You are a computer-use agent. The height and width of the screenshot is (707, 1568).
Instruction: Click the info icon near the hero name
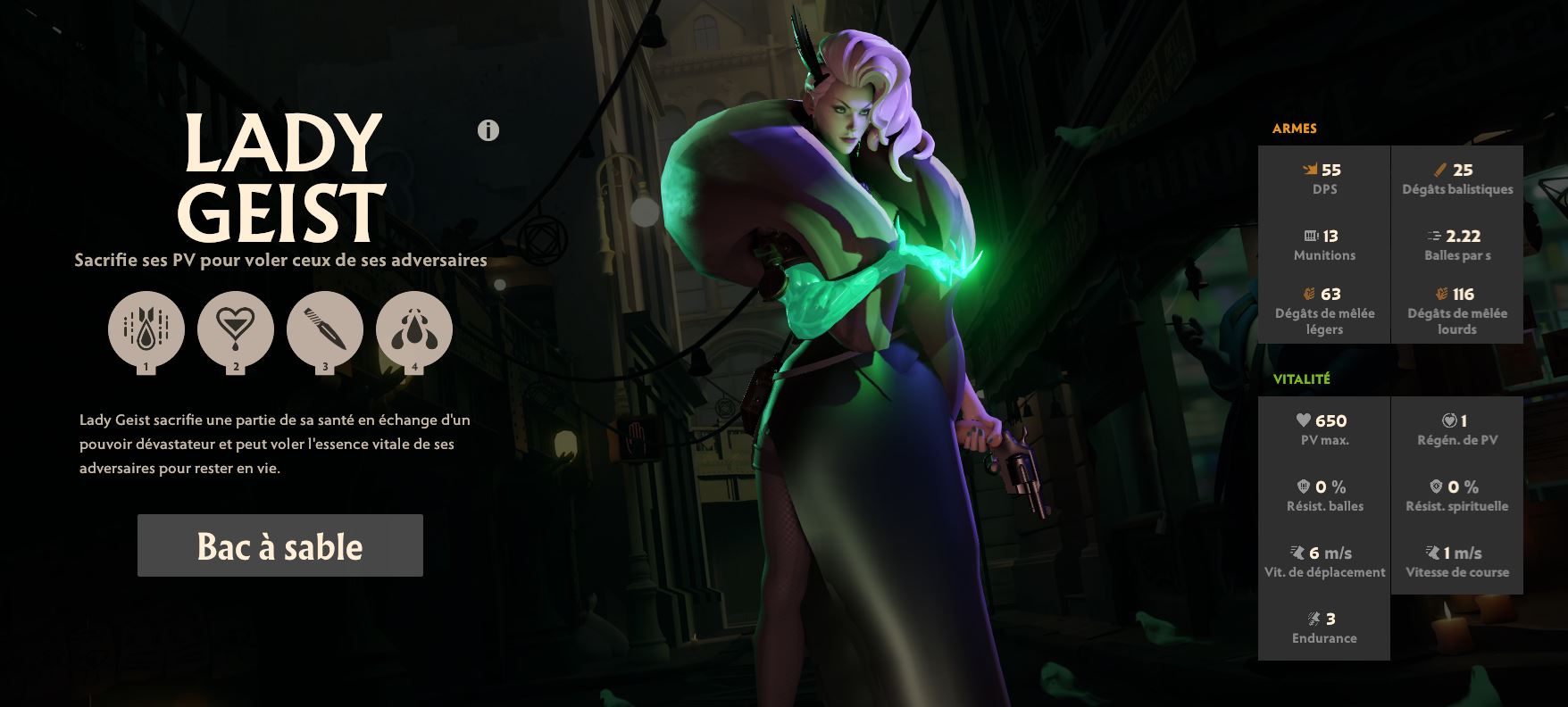[x=487, y=131]
